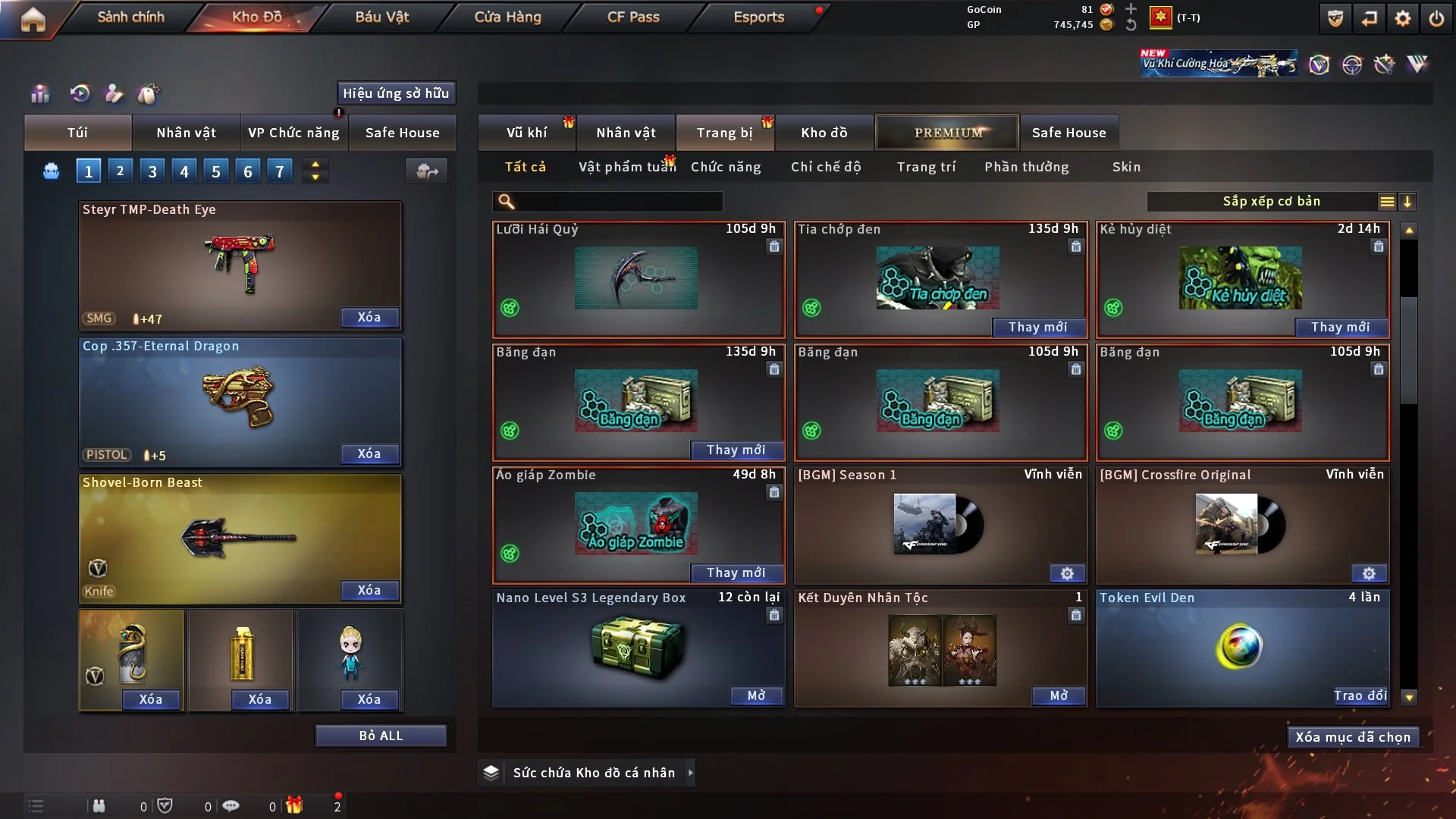Select the Chức năng filter

pyautogui.click(x=726, y=167)
